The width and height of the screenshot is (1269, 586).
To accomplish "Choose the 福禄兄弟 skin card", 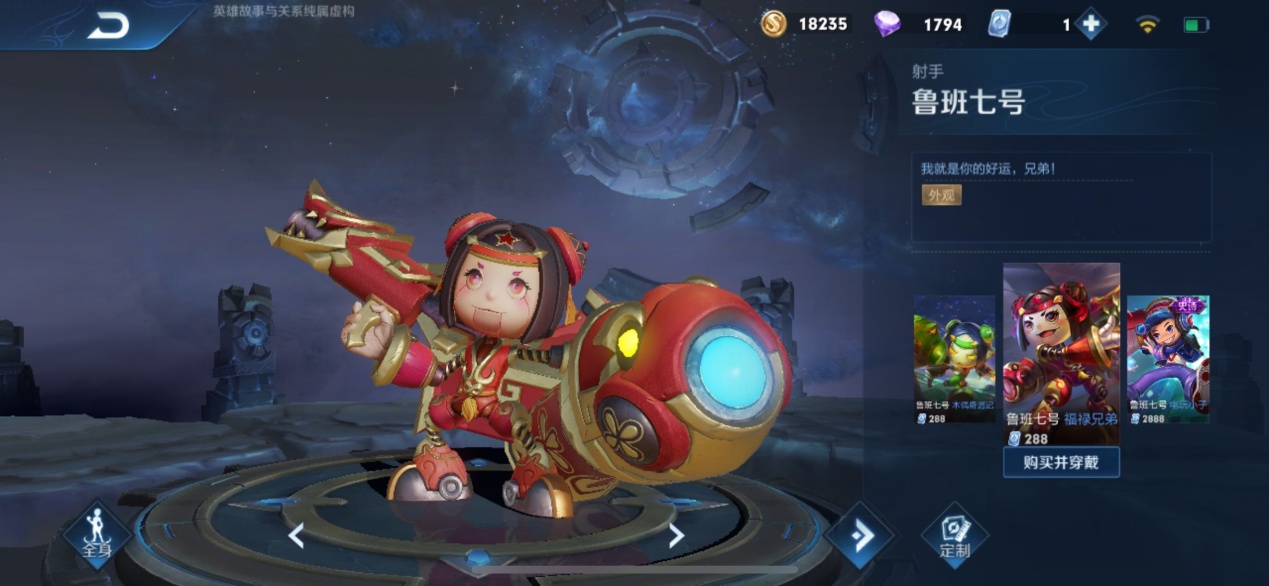I will coord(1061,353).
